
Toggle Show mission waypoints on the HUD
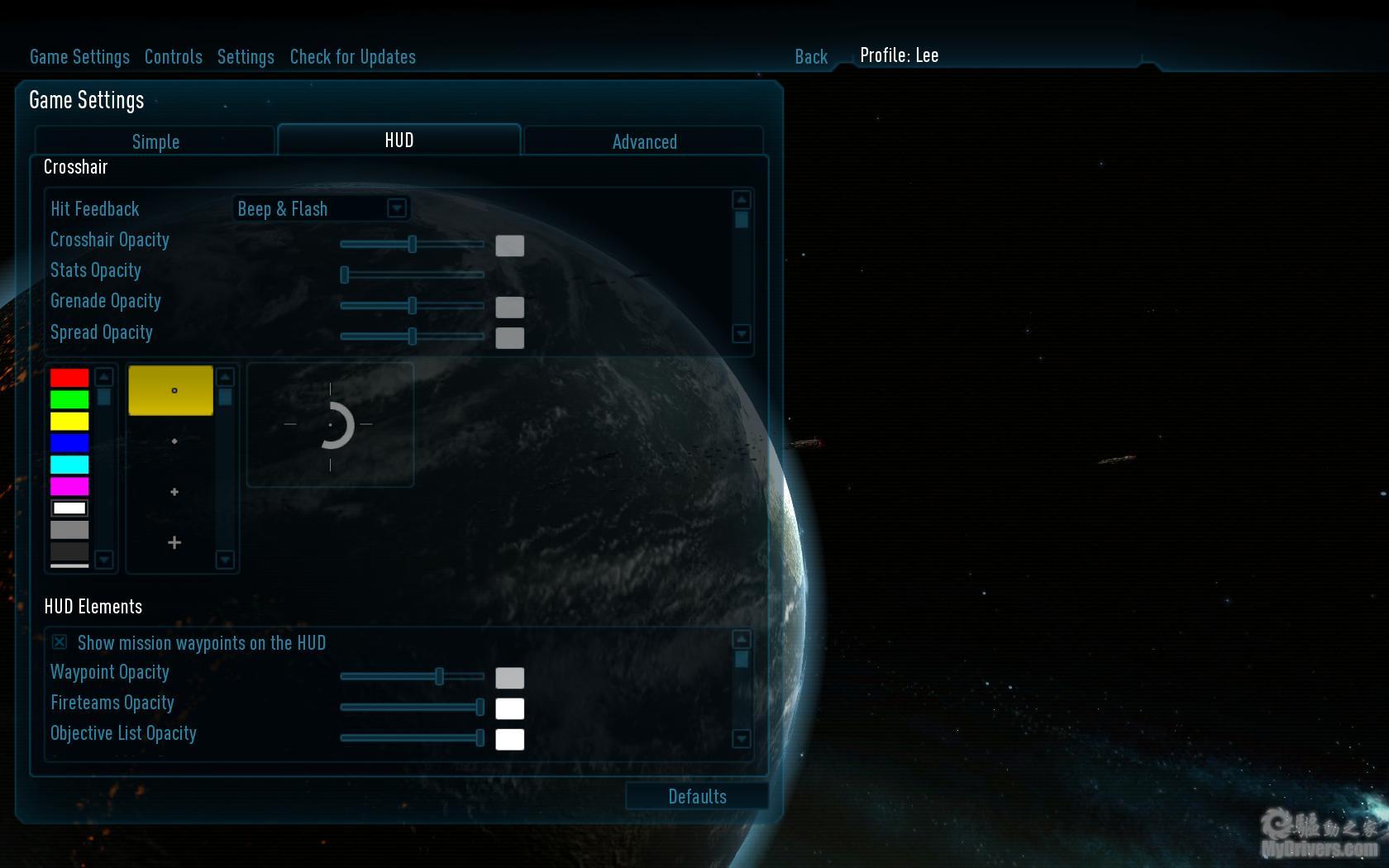[x=60, y=642]
